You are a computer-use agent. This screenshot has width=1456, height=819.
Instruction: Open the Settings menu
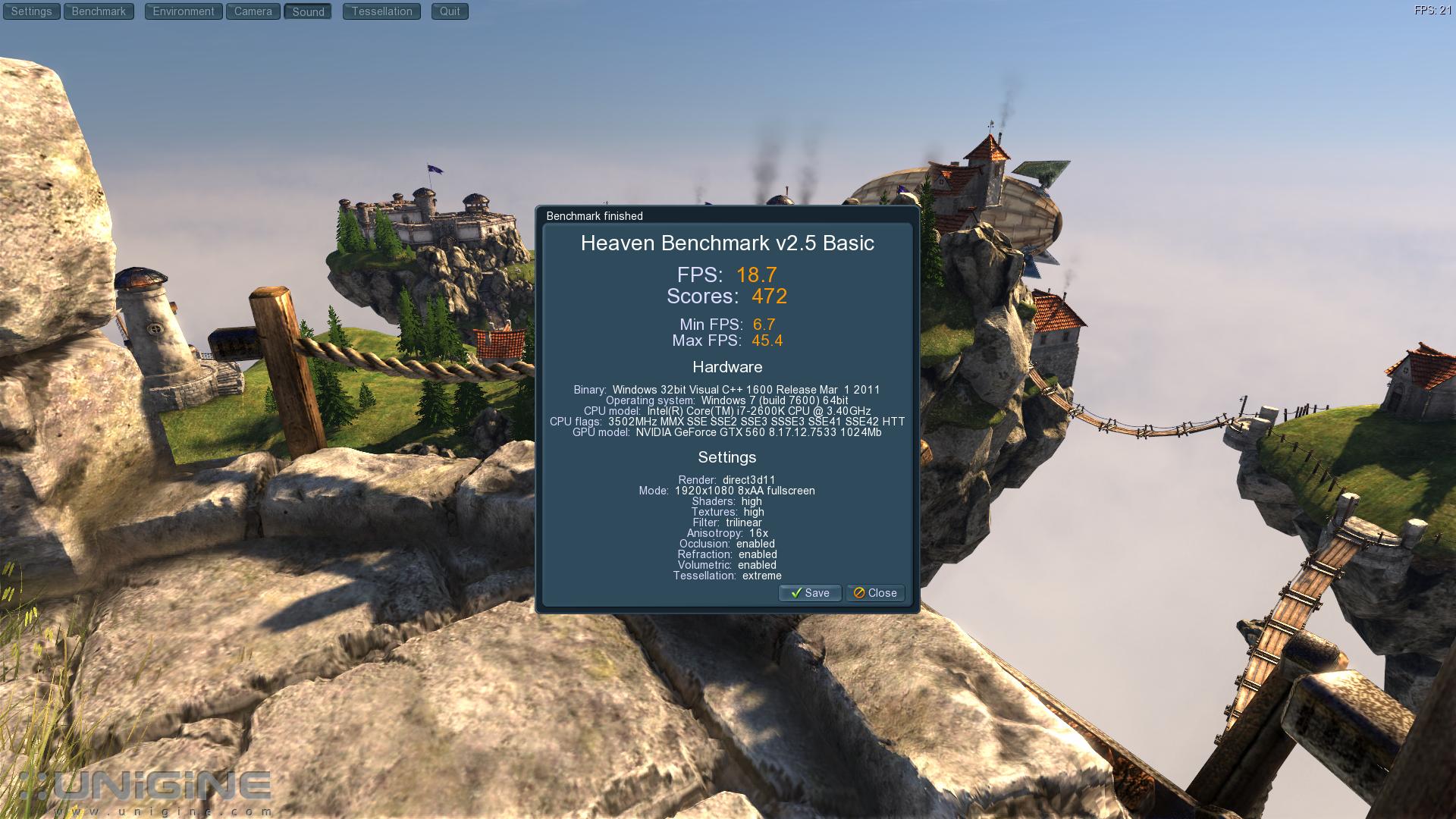tap(31, 11)
